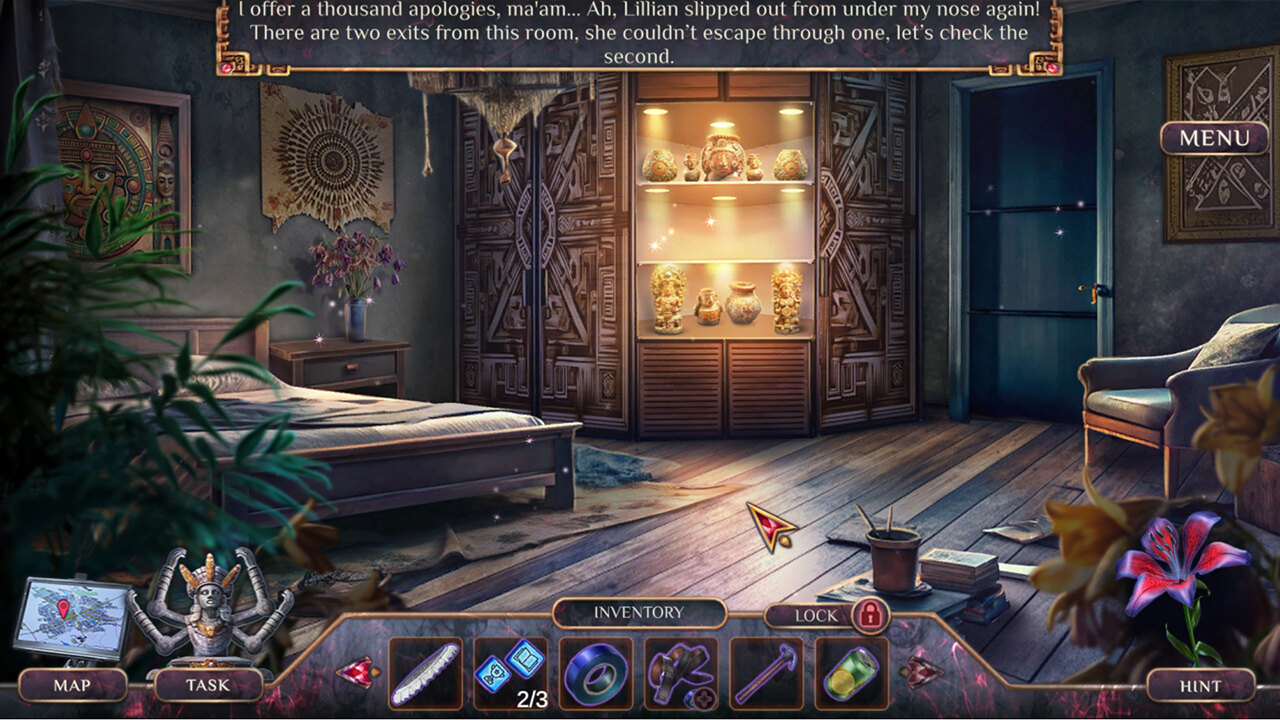Image resolution: width=1280 pixels, height=720 pixels.
Task: Open the game Menu
Action: click(1214, 138)
